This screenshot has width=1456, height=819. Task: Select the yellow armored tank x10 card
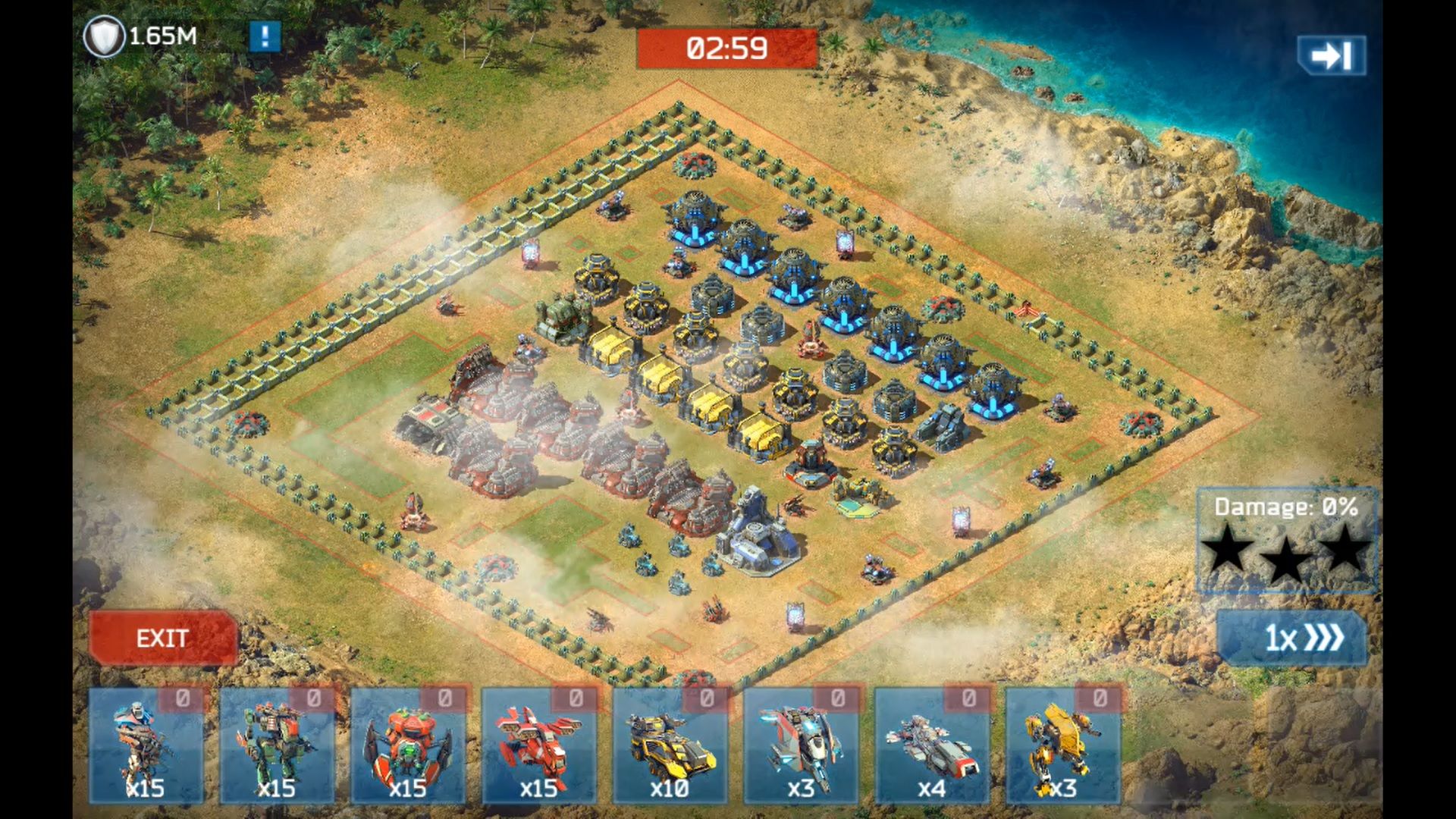point(670,746)
